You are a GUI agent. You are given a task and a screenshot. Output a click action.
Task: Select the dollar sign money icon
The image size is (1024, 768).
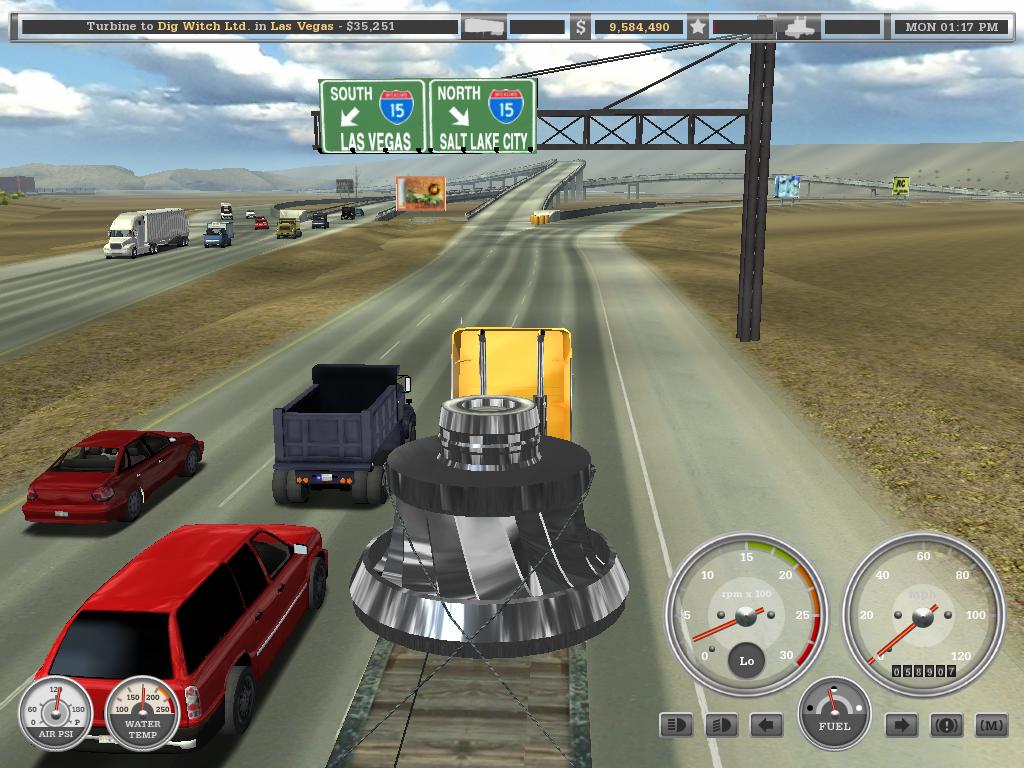click(581, 28)
